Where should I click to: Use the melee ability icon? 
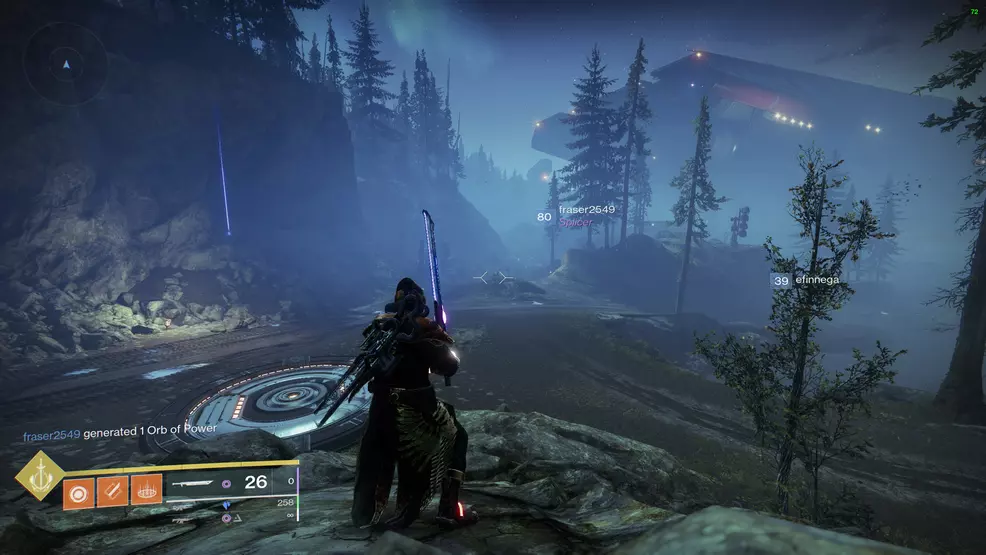(112, 490)
